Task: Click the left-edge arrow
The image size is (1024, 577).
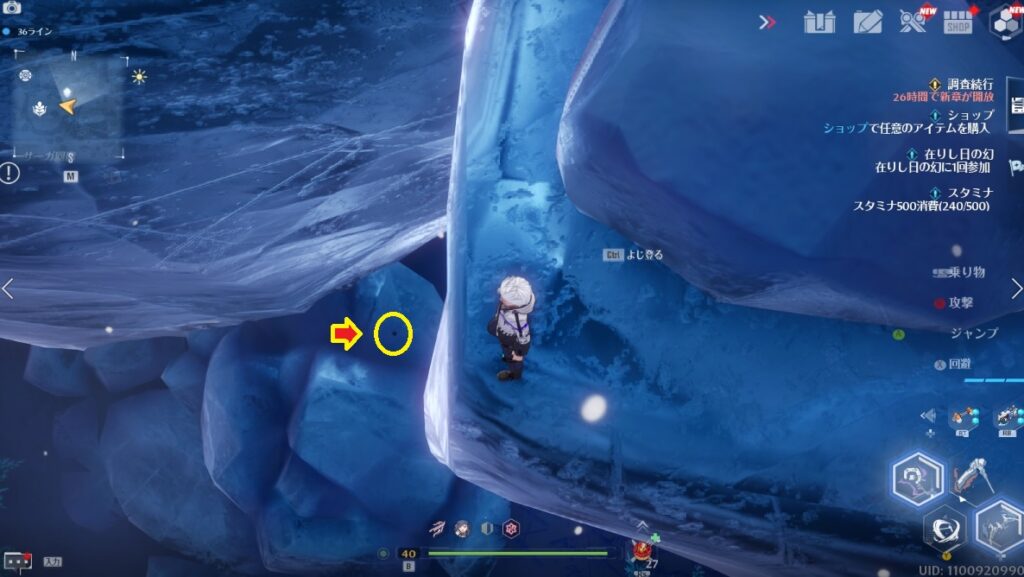Action: pos(8,289)
